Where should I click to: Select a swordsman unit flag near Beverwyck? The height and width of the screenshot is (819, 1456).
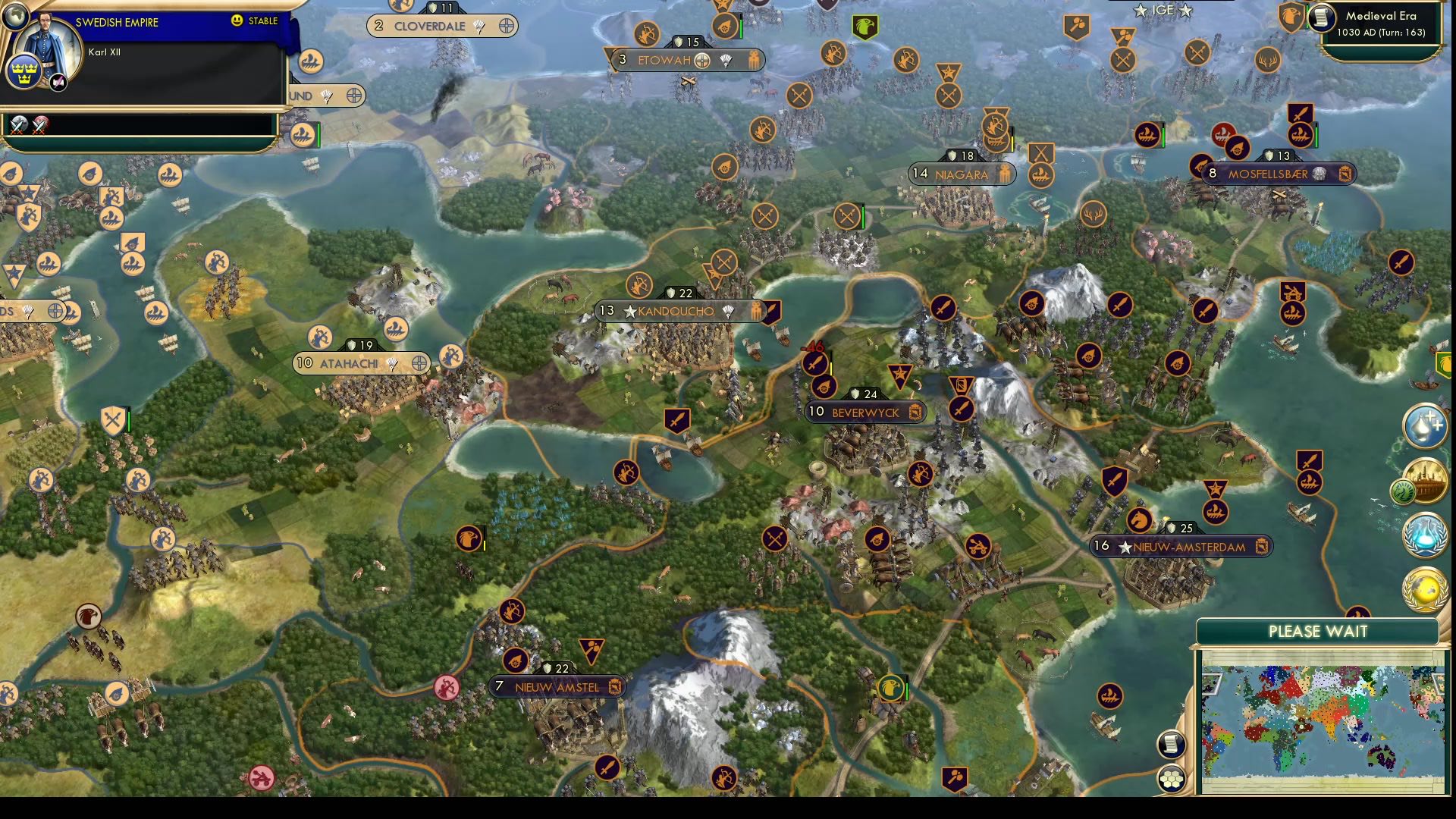point(814,362)
